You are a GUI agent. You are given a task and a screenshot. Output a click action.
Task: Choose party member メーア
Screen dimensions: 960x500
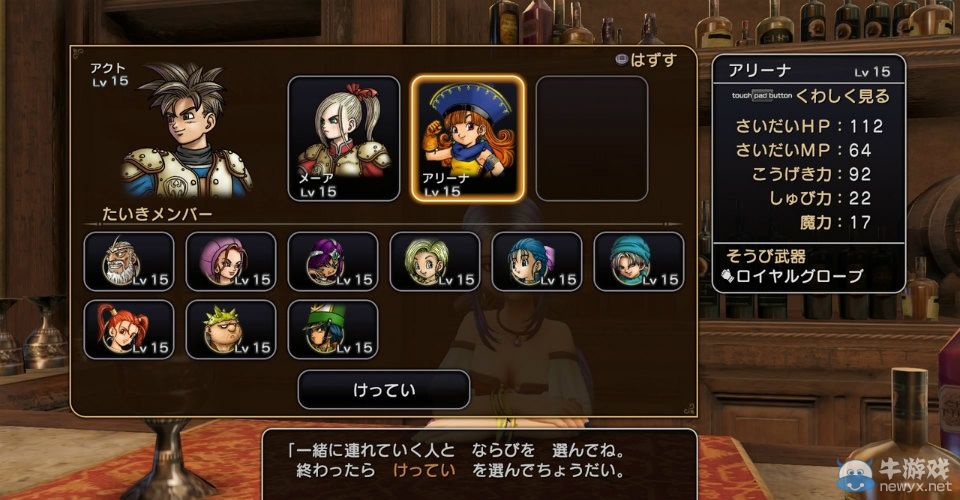(x=344, y=138)
